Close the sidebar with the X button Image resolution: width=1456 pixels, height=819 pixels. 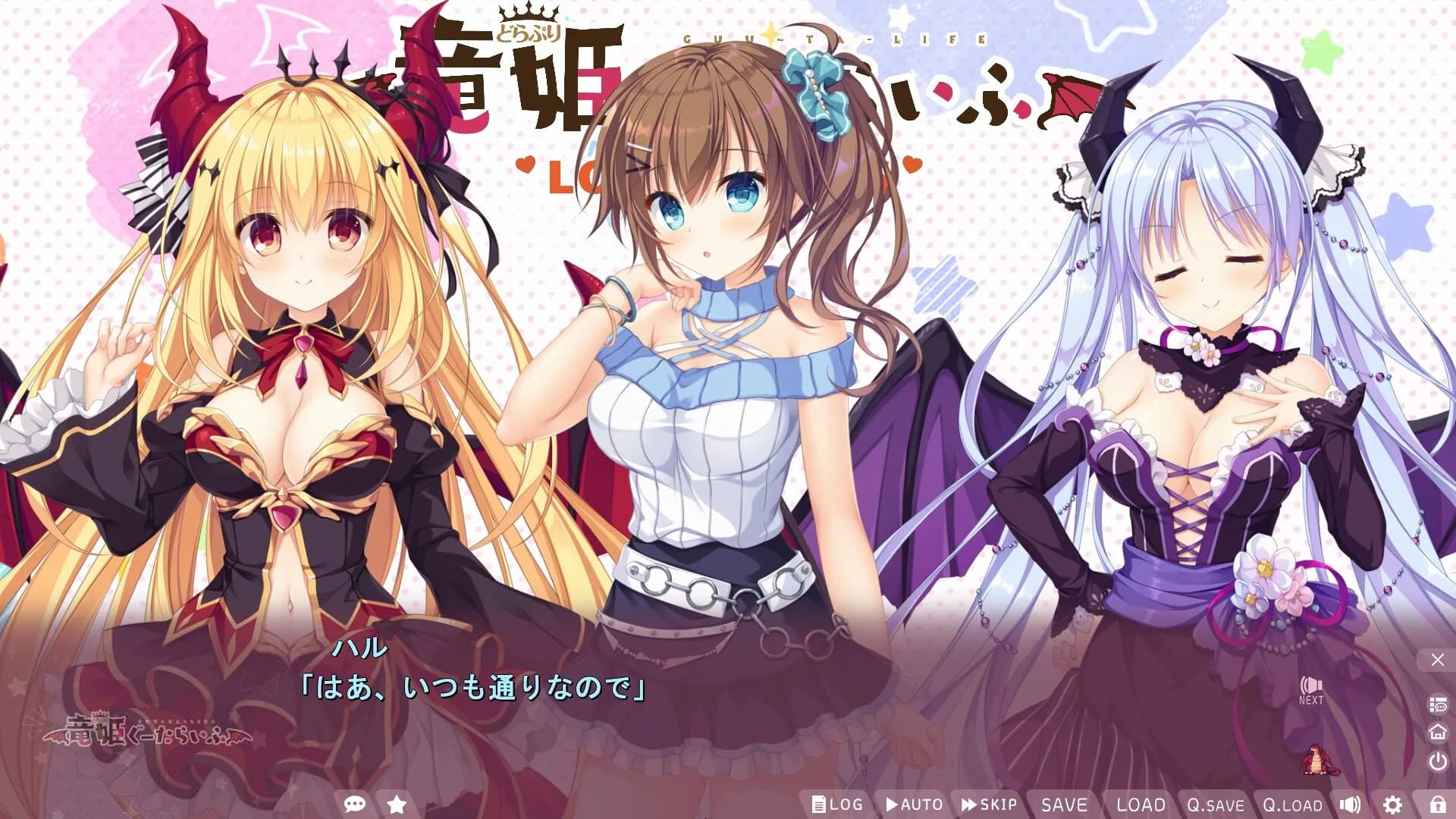point(1438,658)
